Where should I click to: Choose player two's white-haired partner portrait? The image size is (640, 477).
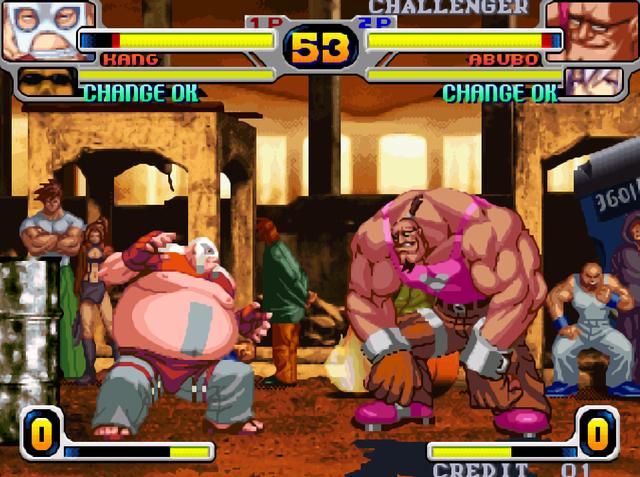tap(593, 80)
